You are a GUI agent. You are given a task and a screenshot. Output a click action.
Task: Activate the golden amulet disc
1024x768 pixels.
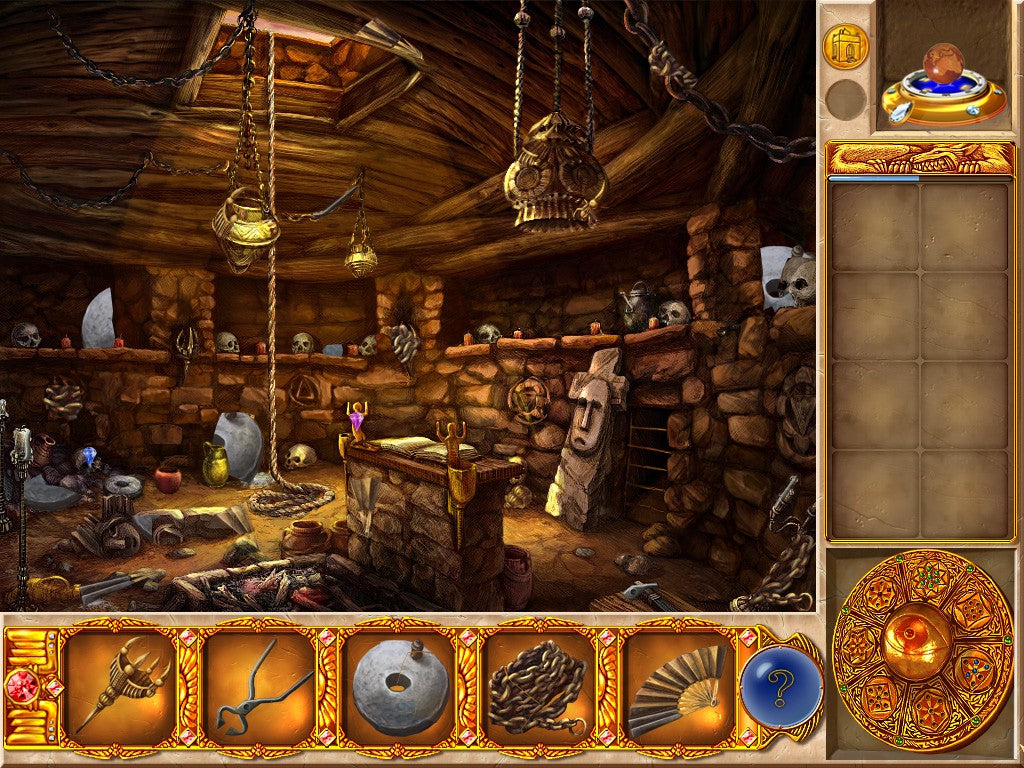pos(922,650)
